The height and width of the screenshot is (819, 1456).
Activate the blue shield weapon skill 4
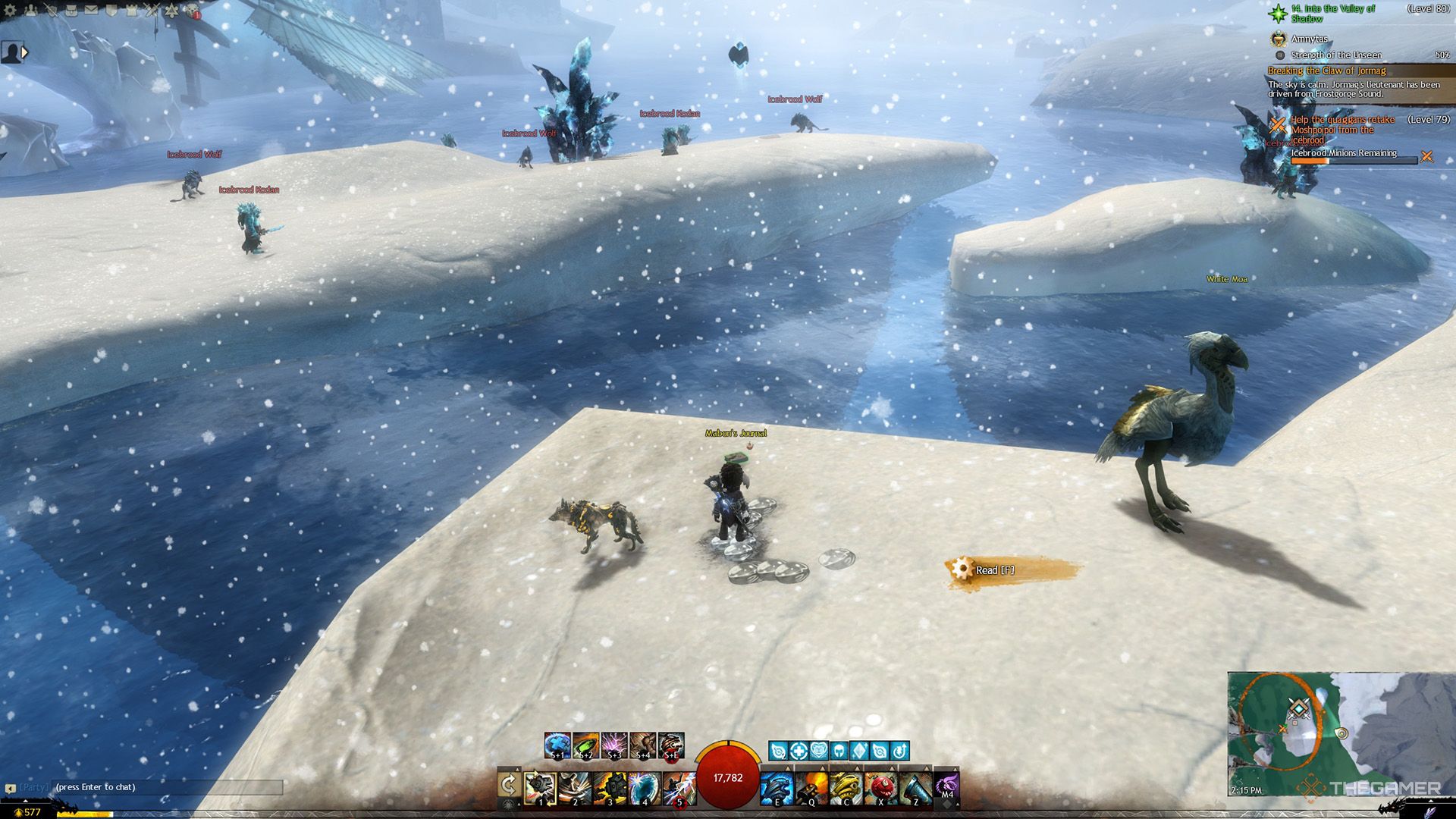tap(645, 788)
